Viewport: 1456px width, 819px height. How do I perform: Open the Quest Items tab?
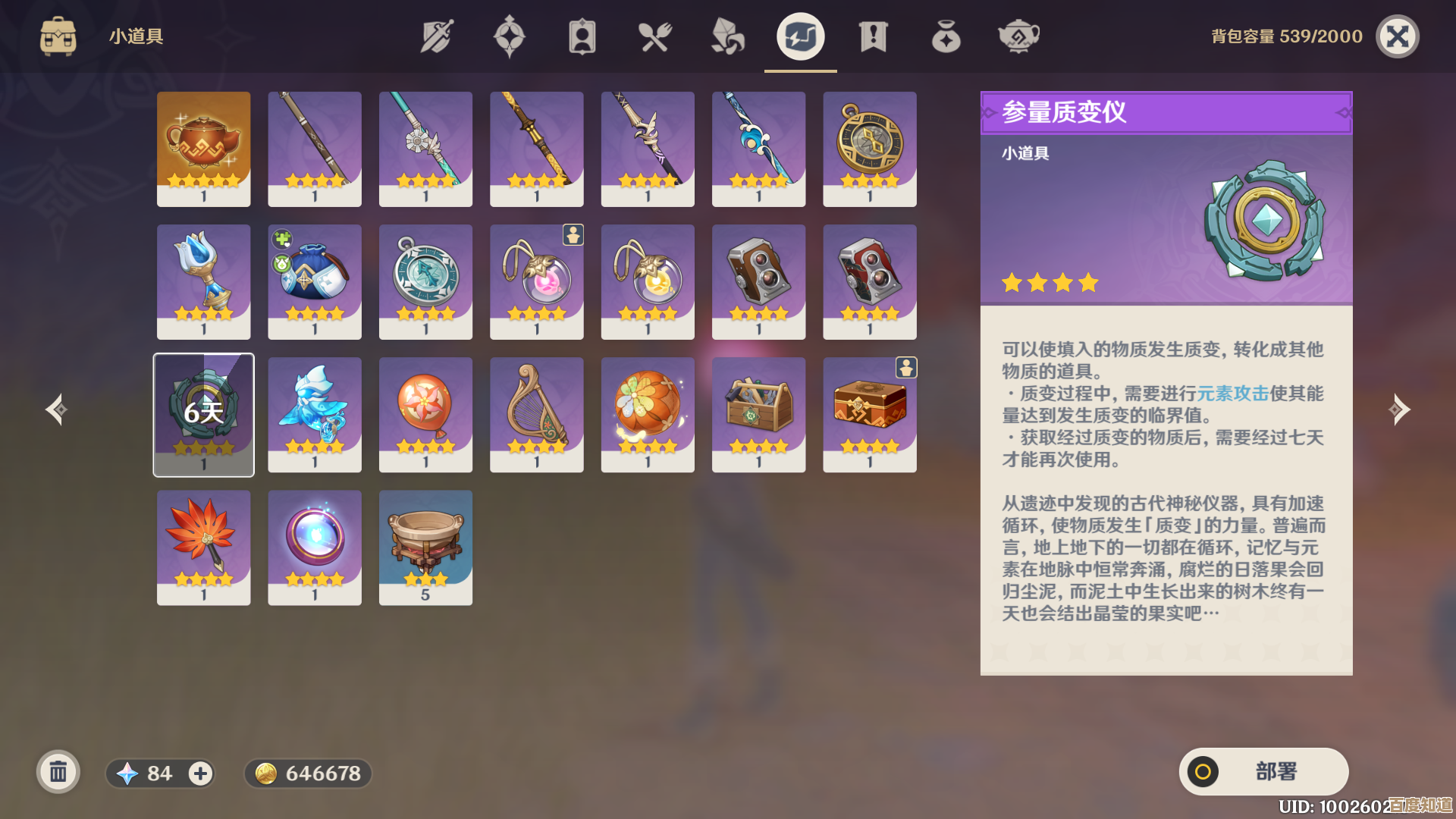click(x=874, y=35)
